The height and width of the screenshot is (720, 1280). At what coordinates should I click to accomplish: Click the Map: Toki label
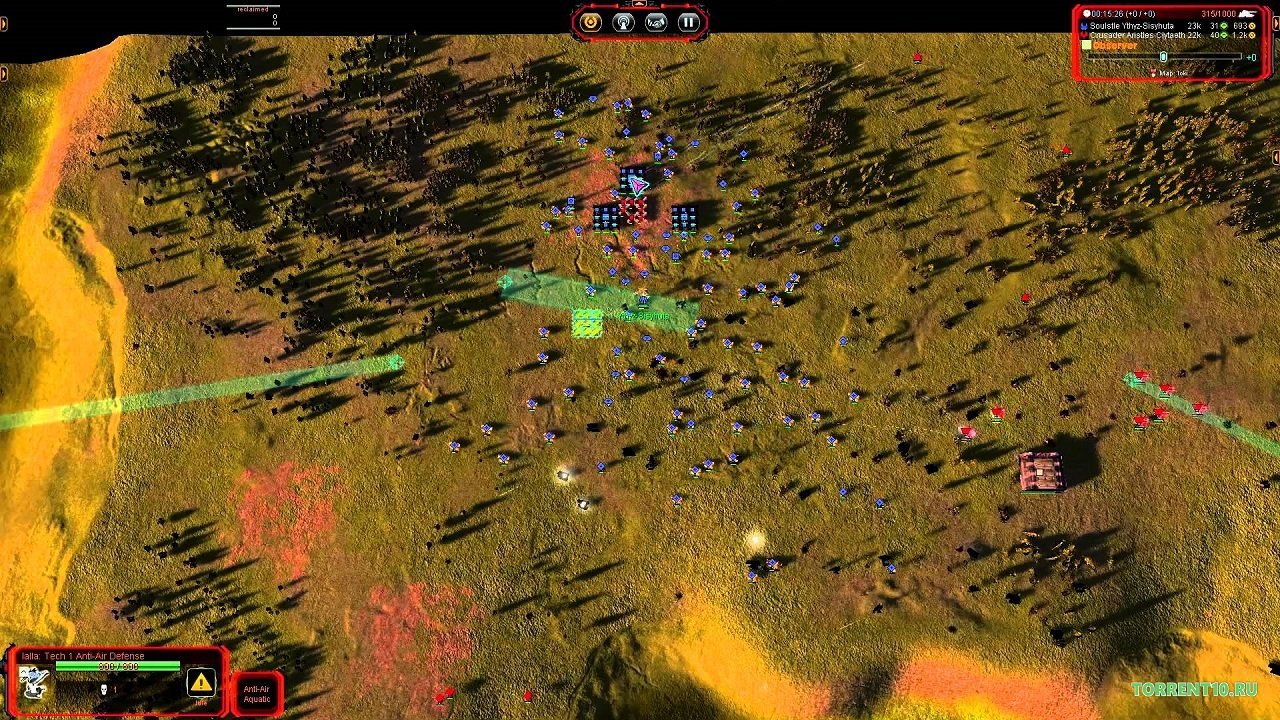pyautogui.click(x=1172, y=73)
